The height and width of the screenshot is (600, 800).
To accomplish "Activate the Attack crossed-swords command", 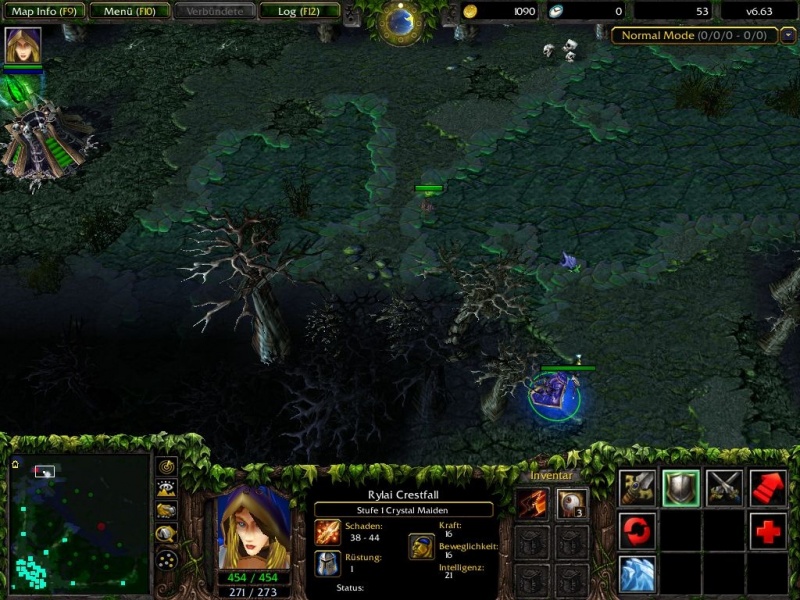I will click(725, 487).
